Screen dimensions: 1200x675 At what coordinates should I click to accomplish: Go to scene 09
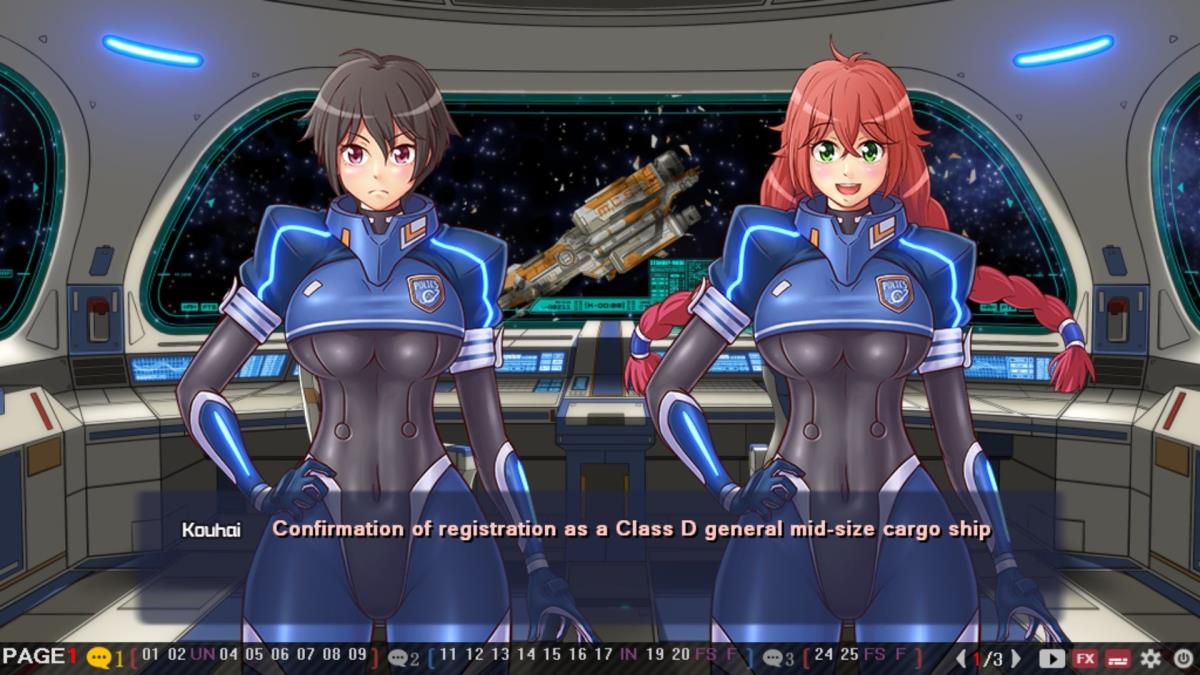point(357,656)
